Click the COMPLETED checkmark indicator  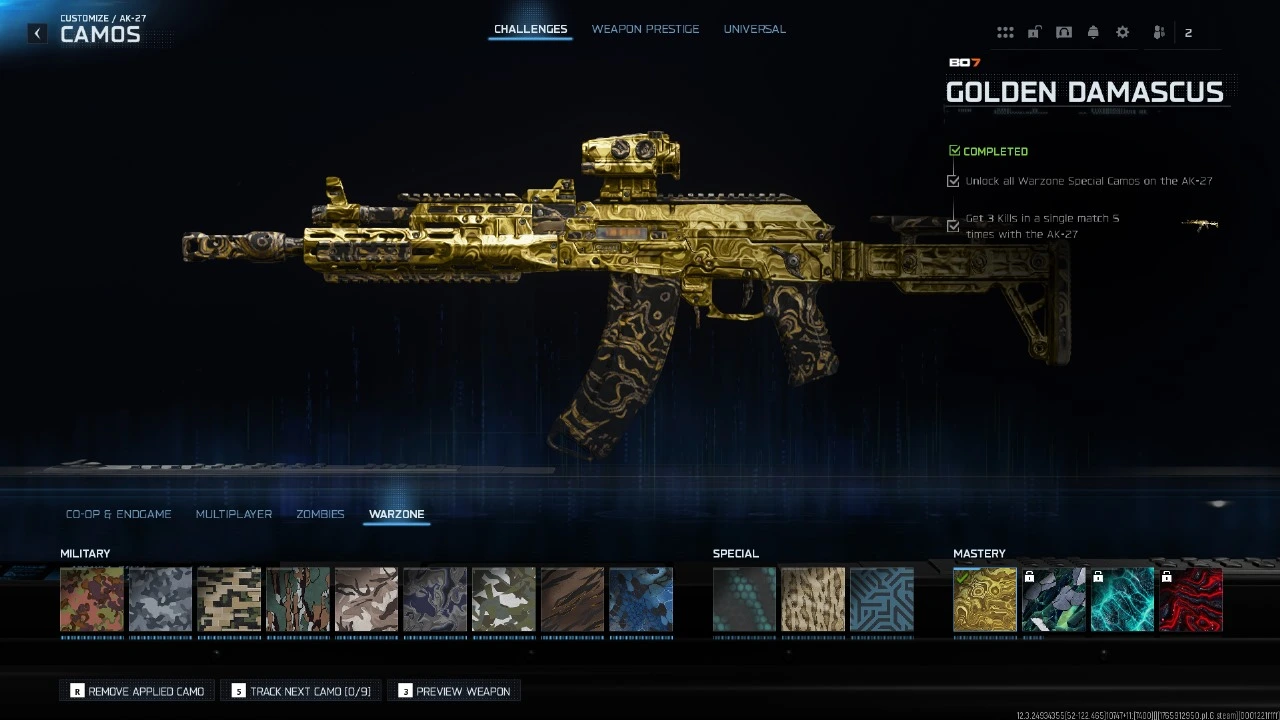click(954, 150)
